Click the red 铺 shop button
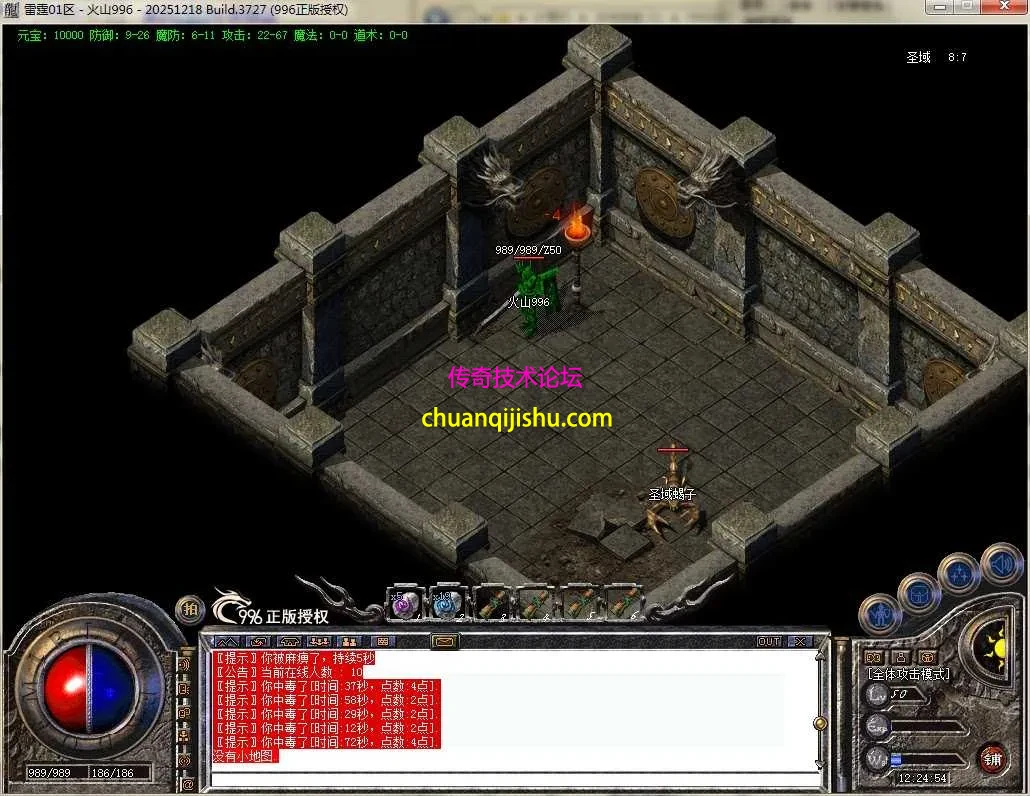 [x=992, y=758]
